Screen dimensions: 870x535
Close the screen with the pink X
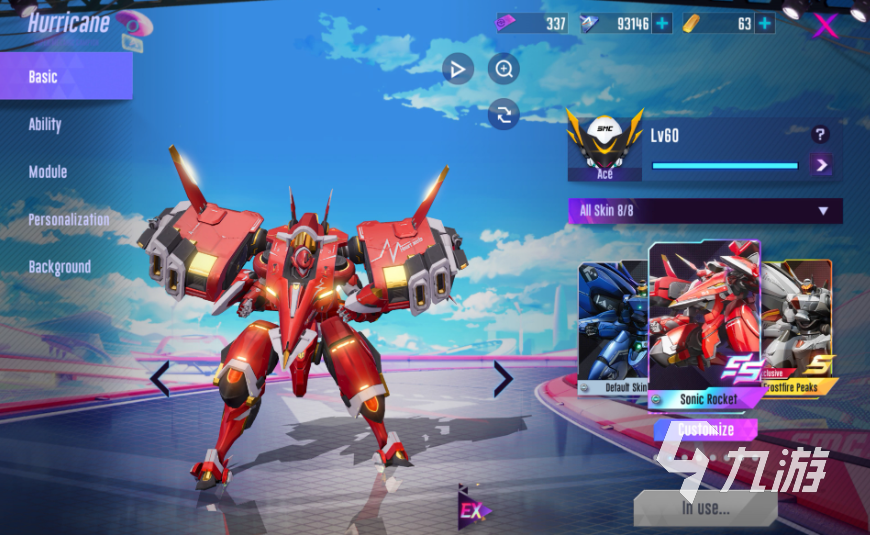click(825, 25)
